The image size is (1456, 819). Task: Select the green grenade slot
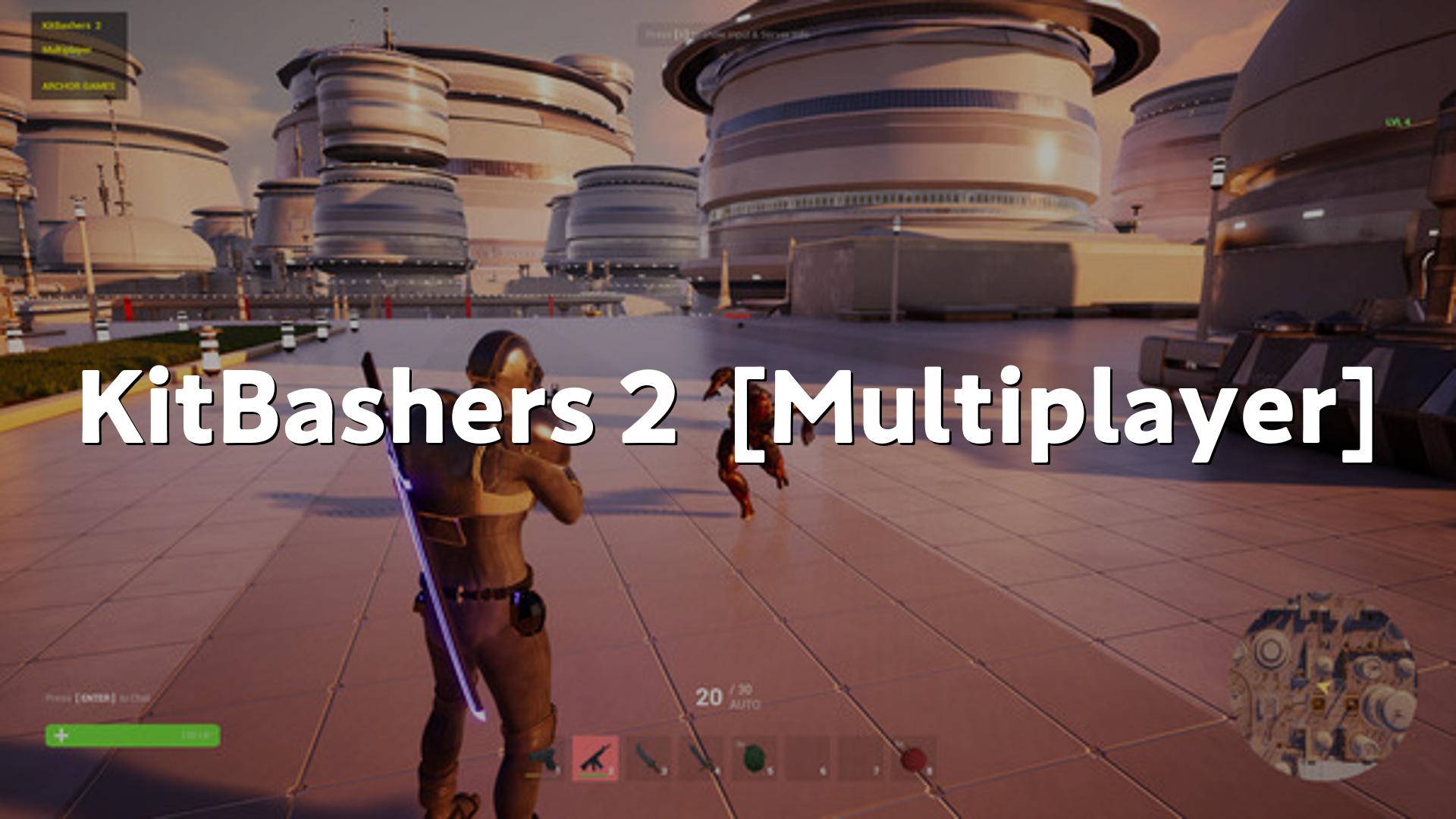754,758
